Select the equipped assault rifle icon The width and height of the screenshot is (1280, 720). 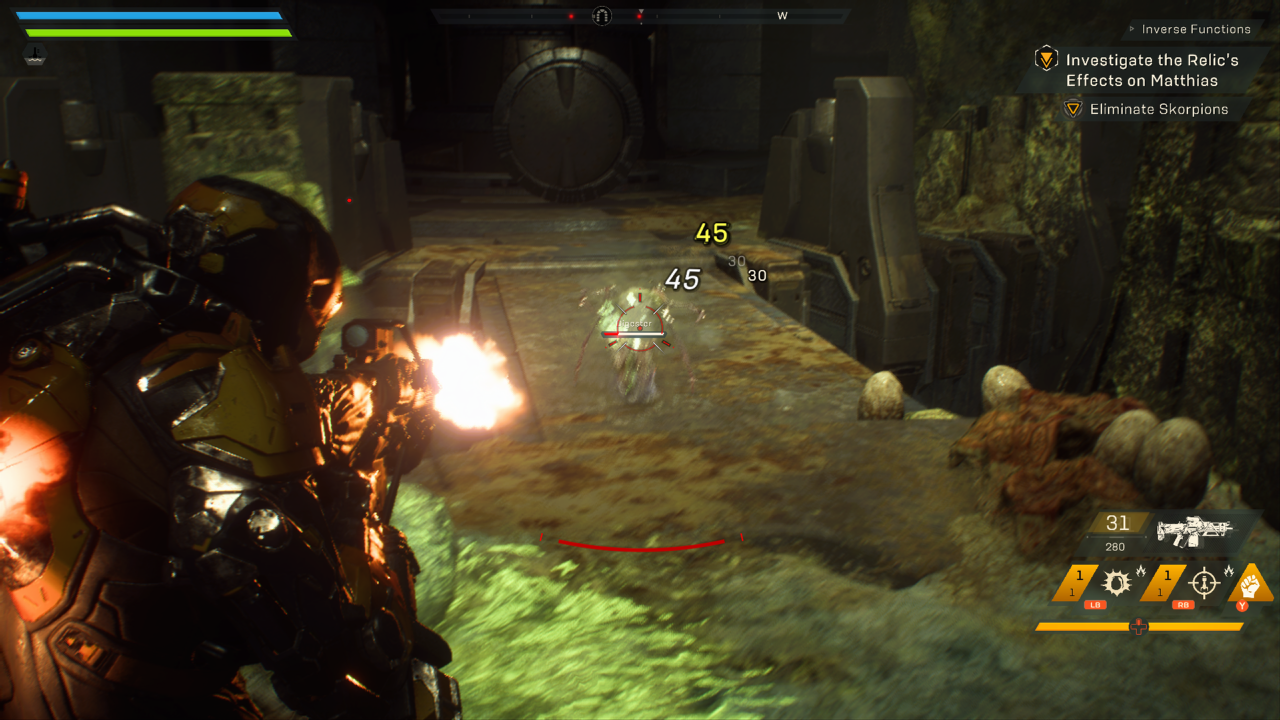tap(1194, 528)
